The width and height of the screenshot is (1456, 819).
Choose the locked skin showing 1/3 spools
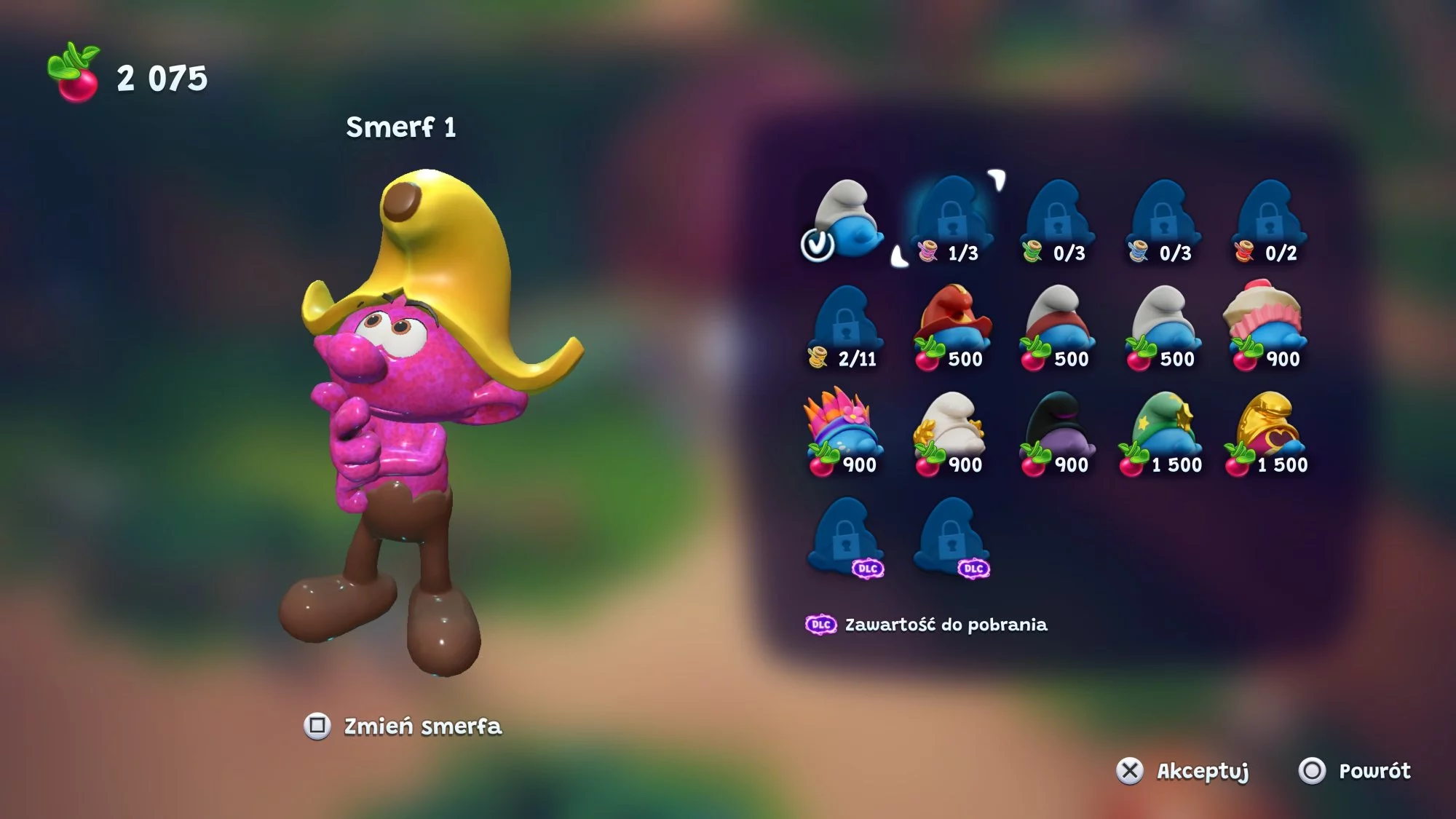[951, 219]
